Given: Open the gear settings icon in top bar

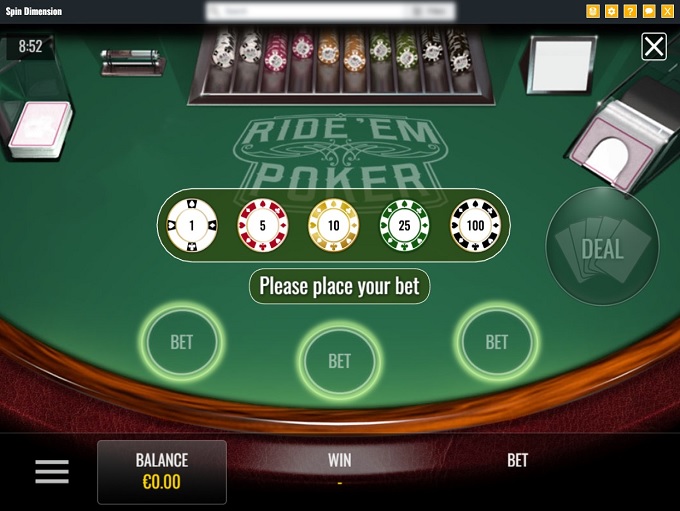Looking at the screenshot, I should pos(611,11).
